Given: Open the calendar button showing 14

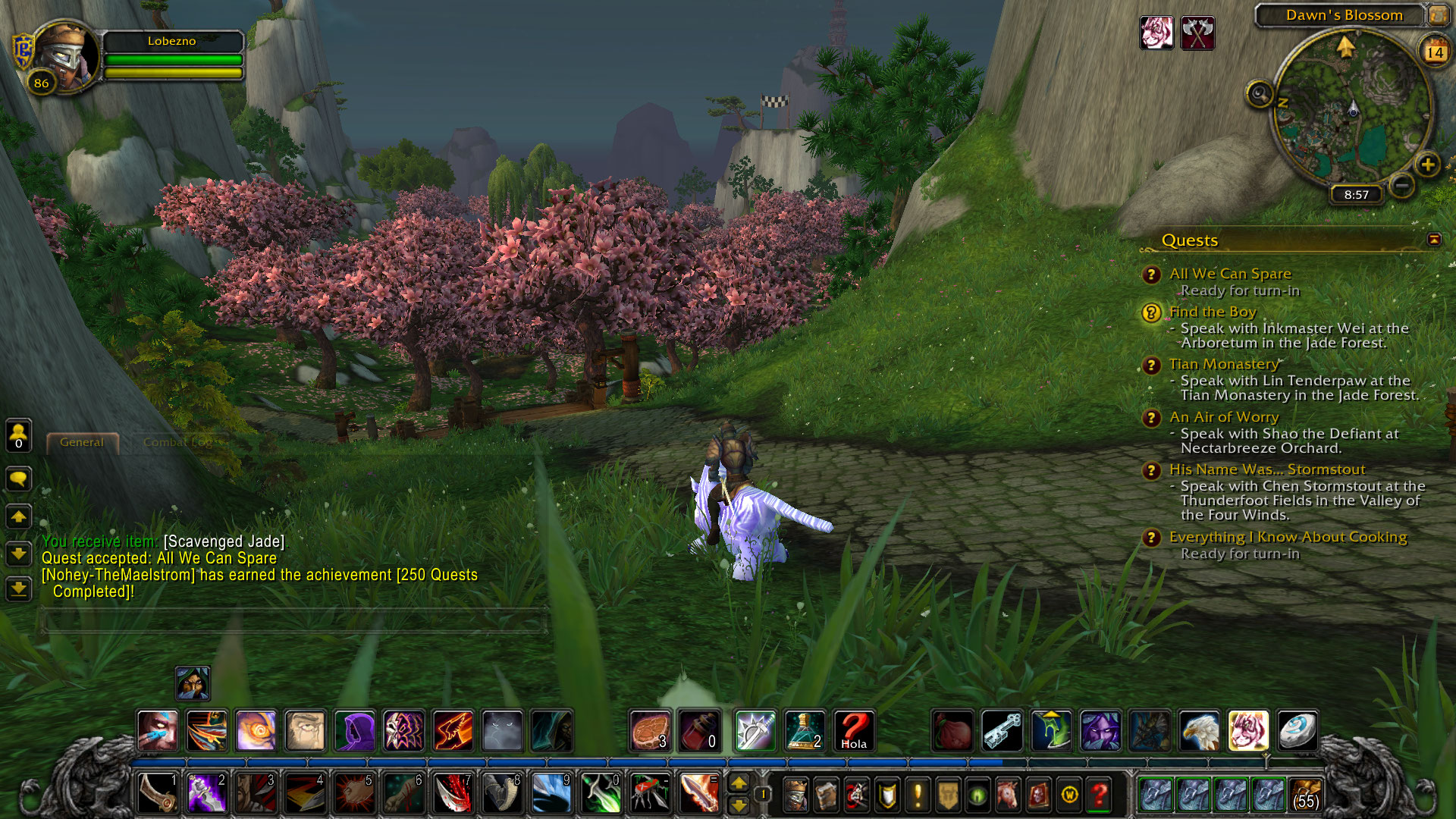Looking at the screenshot, I should tap(1434, 52).
